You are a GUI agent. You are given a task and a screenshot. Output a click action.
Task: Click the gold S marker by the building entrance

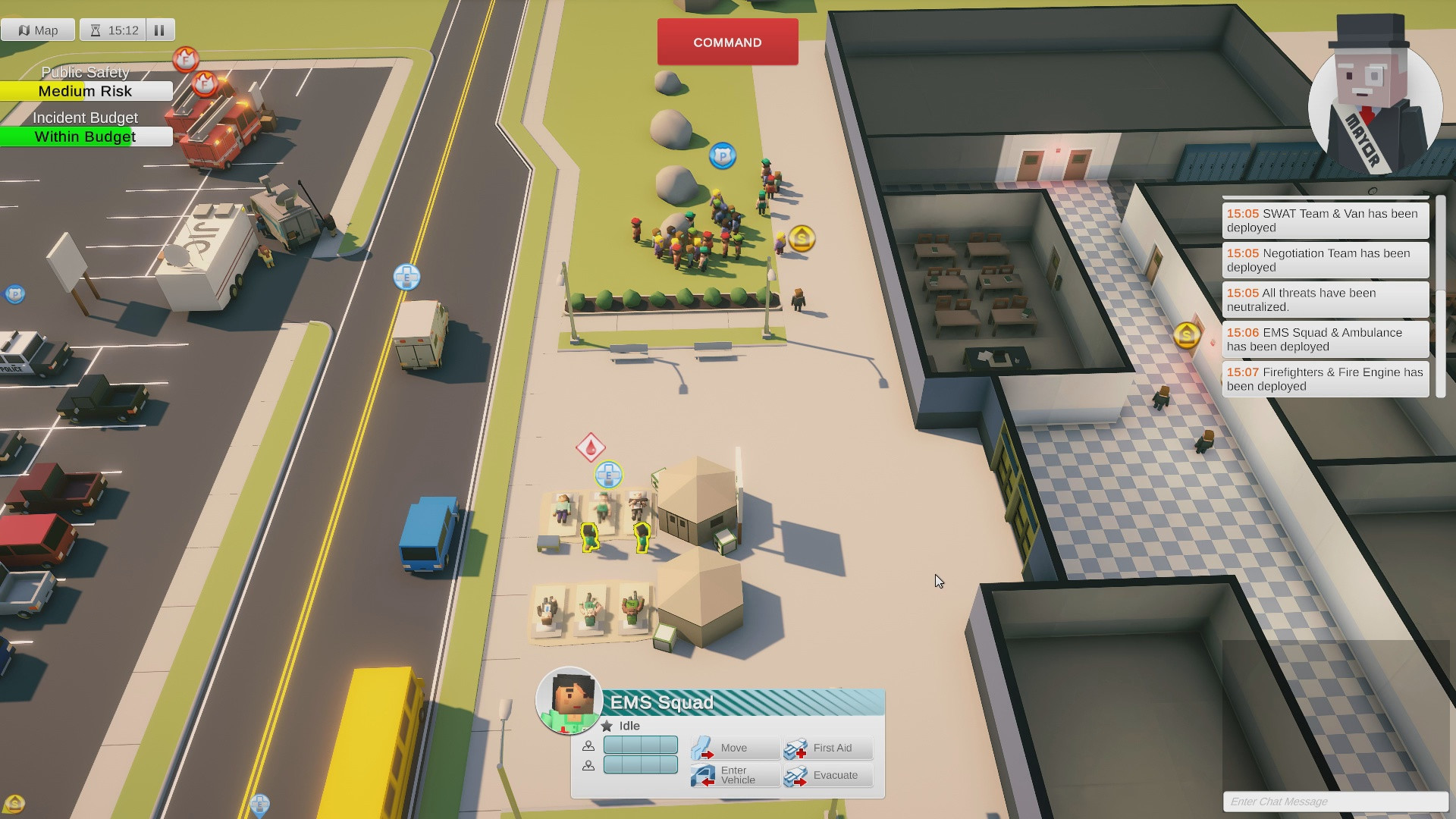(1188, 337)
